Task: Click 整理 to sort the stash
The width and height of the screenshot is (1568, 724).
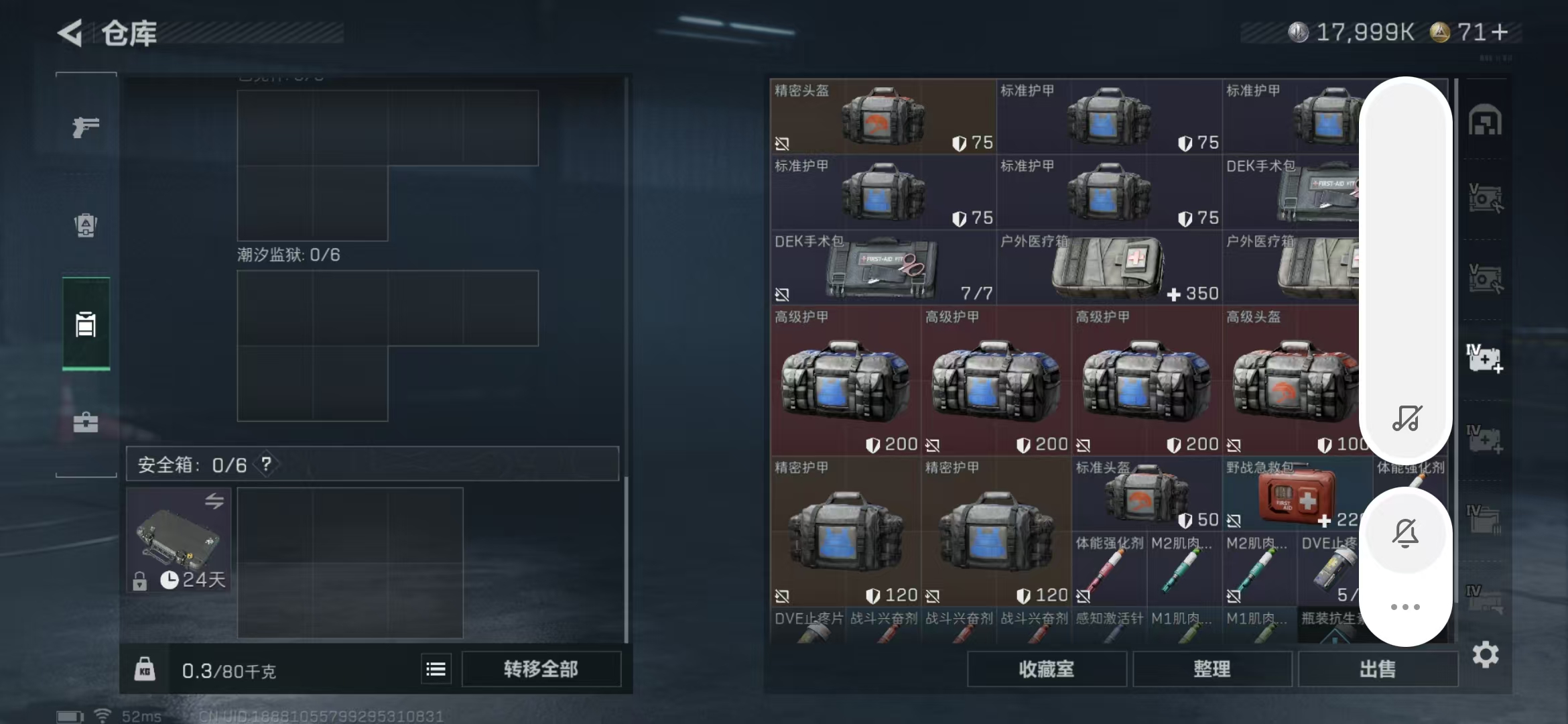Action: [x=1212, y=669]
